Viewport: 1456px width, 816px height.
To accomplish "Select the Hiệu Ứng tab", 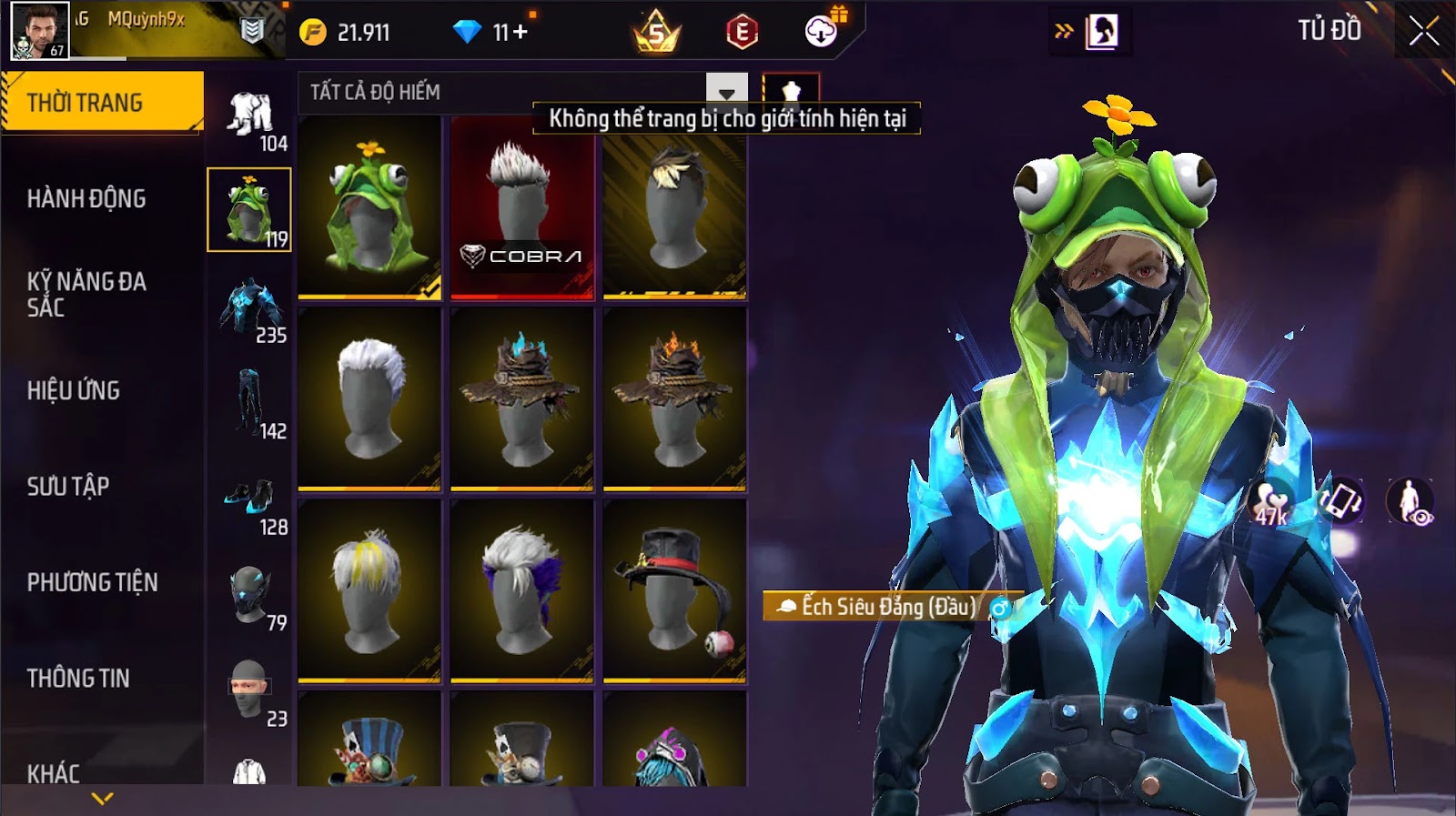I will [74, 390].
